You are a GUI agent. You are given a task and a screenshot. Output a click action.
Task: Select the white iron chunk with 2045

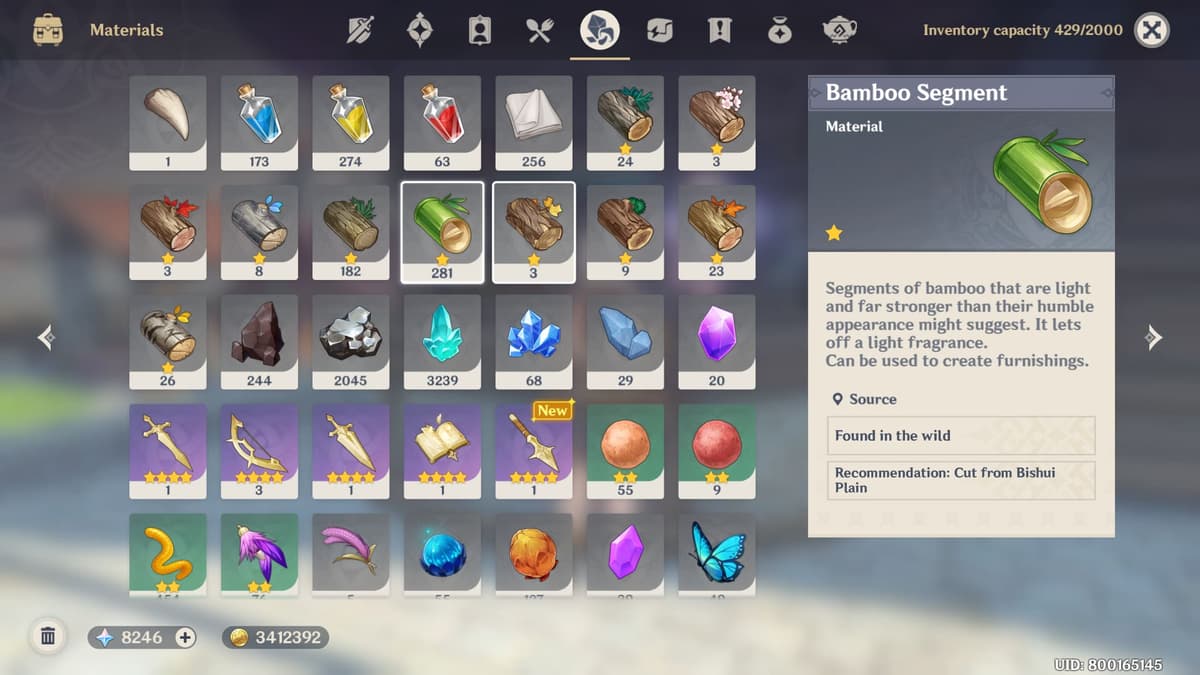click(x=351, y=342)
